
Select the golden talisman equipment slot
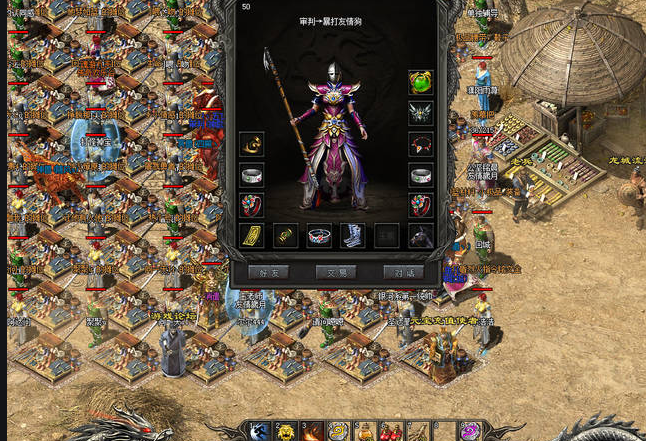(x=252, y=236)
